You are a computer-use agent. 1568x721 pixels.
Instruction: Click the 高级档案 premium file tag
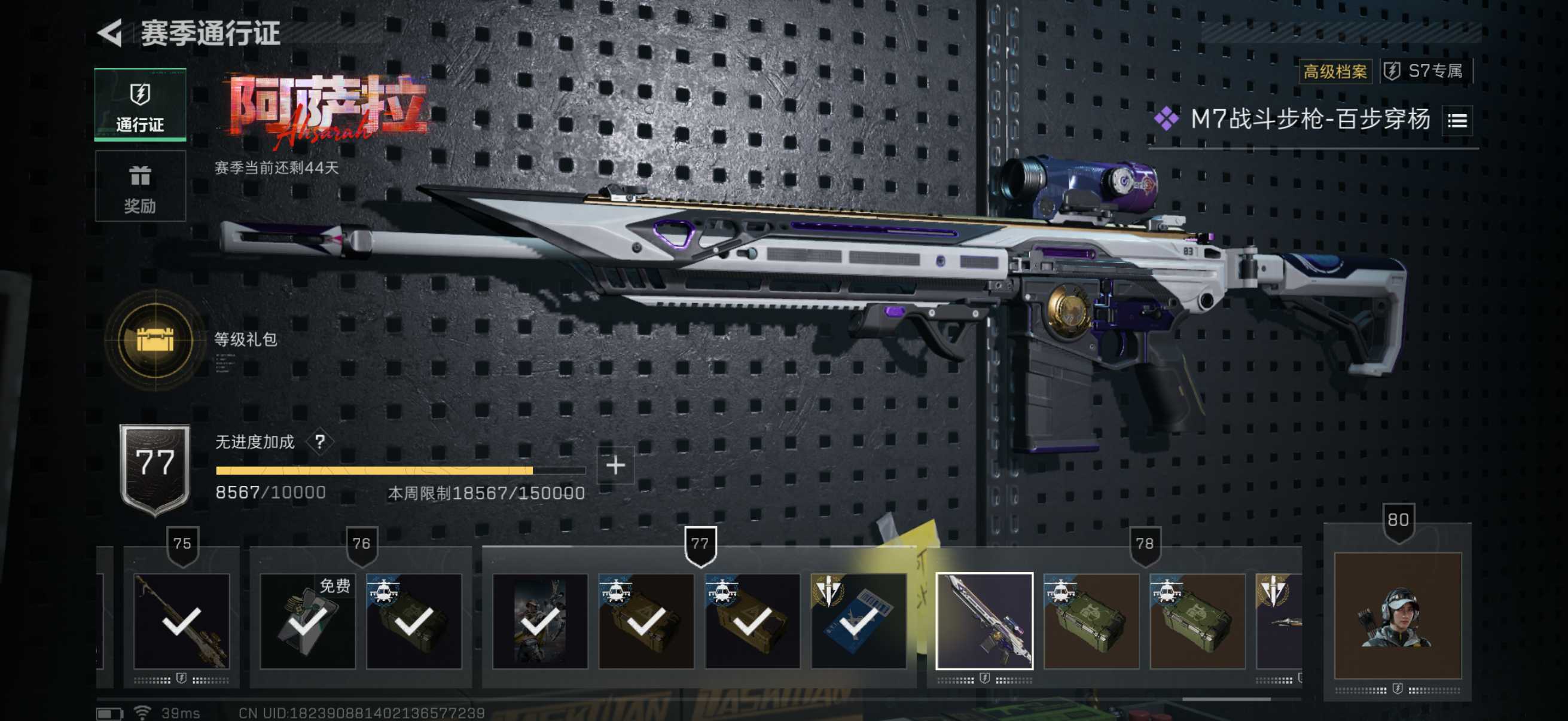click(x=1335, y=72)
